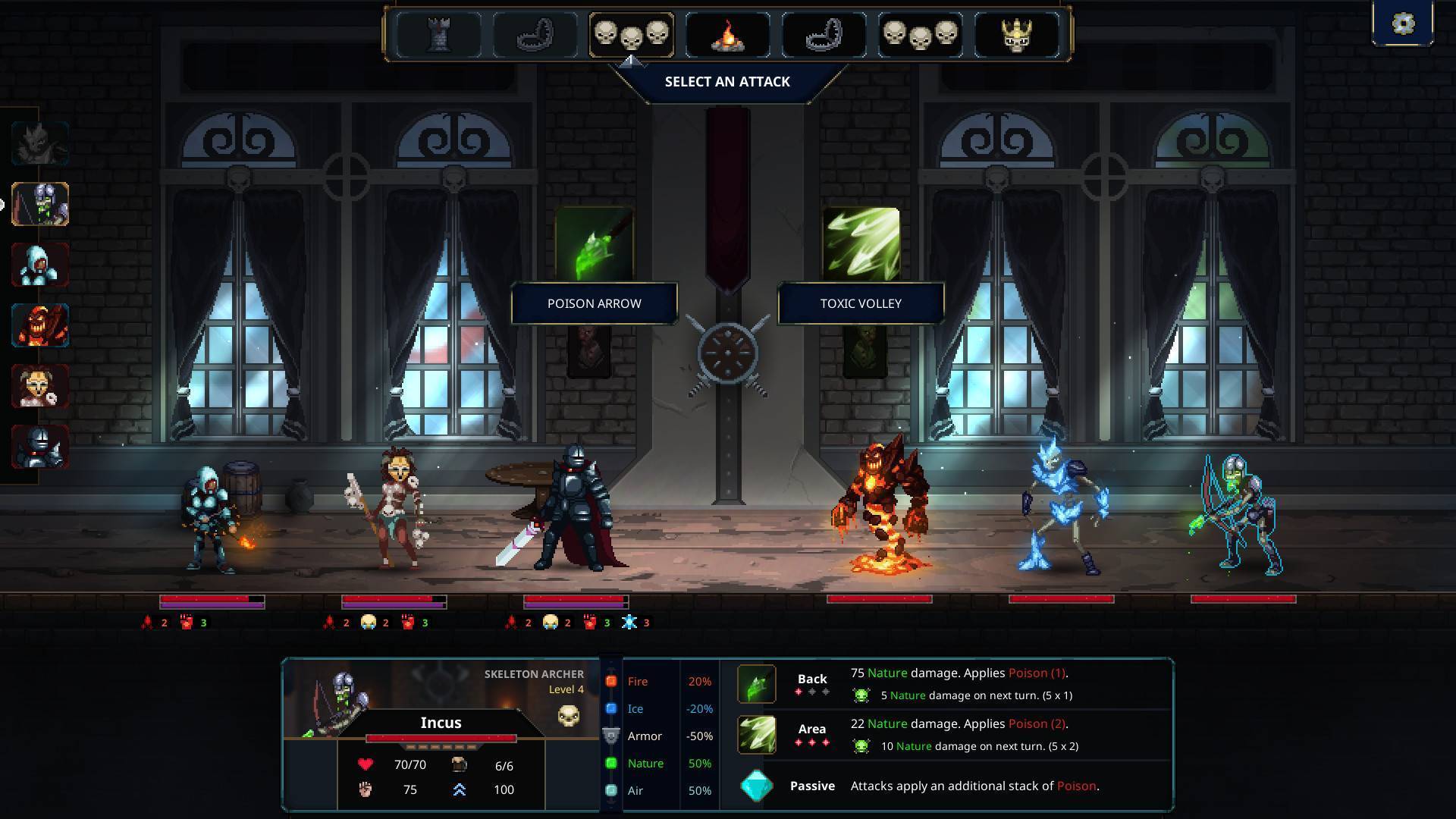Select the Poison Arrow attack icon
This screenshot has width=1456, height=819.
[594, 243]
